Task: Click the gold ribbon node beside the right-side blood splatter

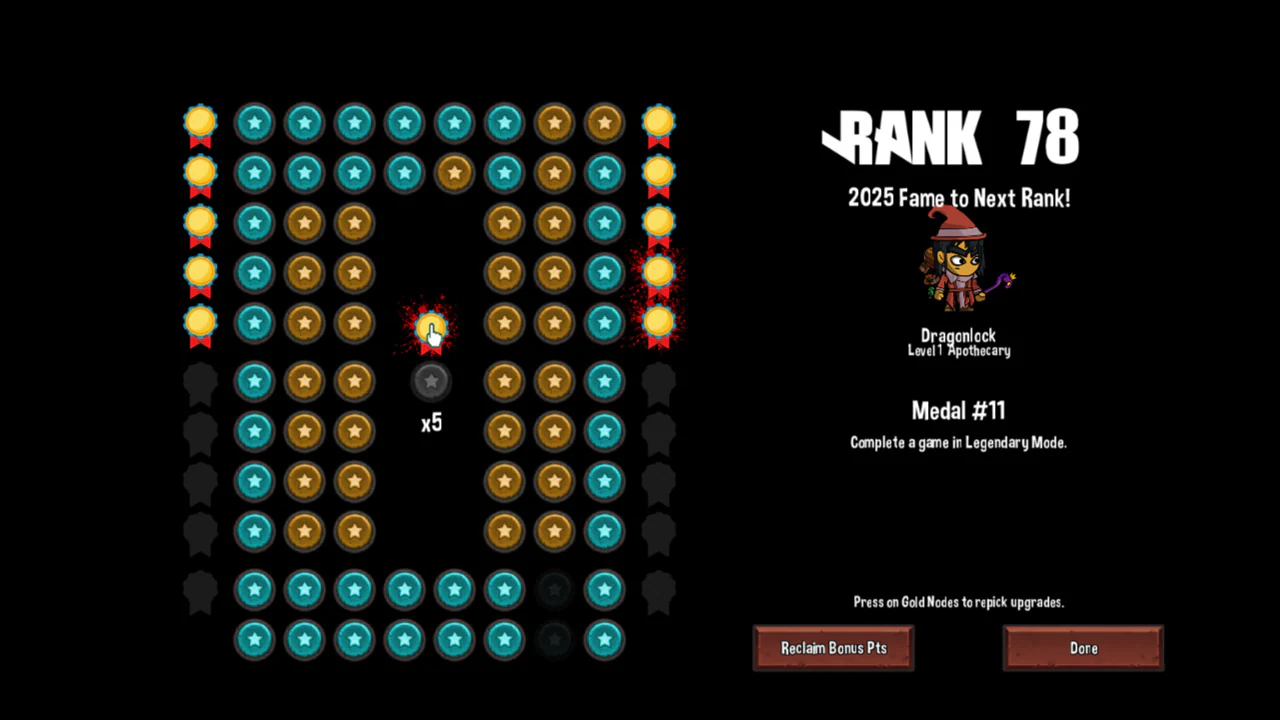Action: click(x=658, y=272)
